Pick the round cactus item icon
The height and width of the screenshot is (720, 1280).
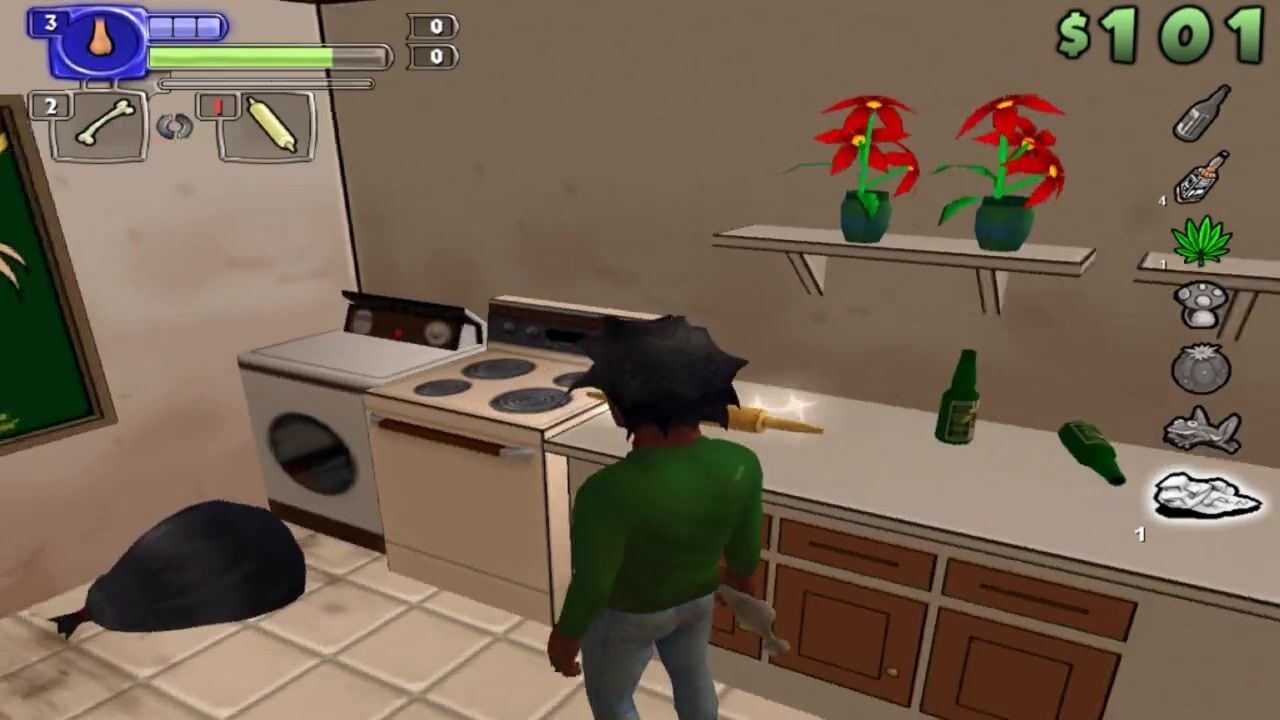pyautogui.click(x=1200, y=367)
